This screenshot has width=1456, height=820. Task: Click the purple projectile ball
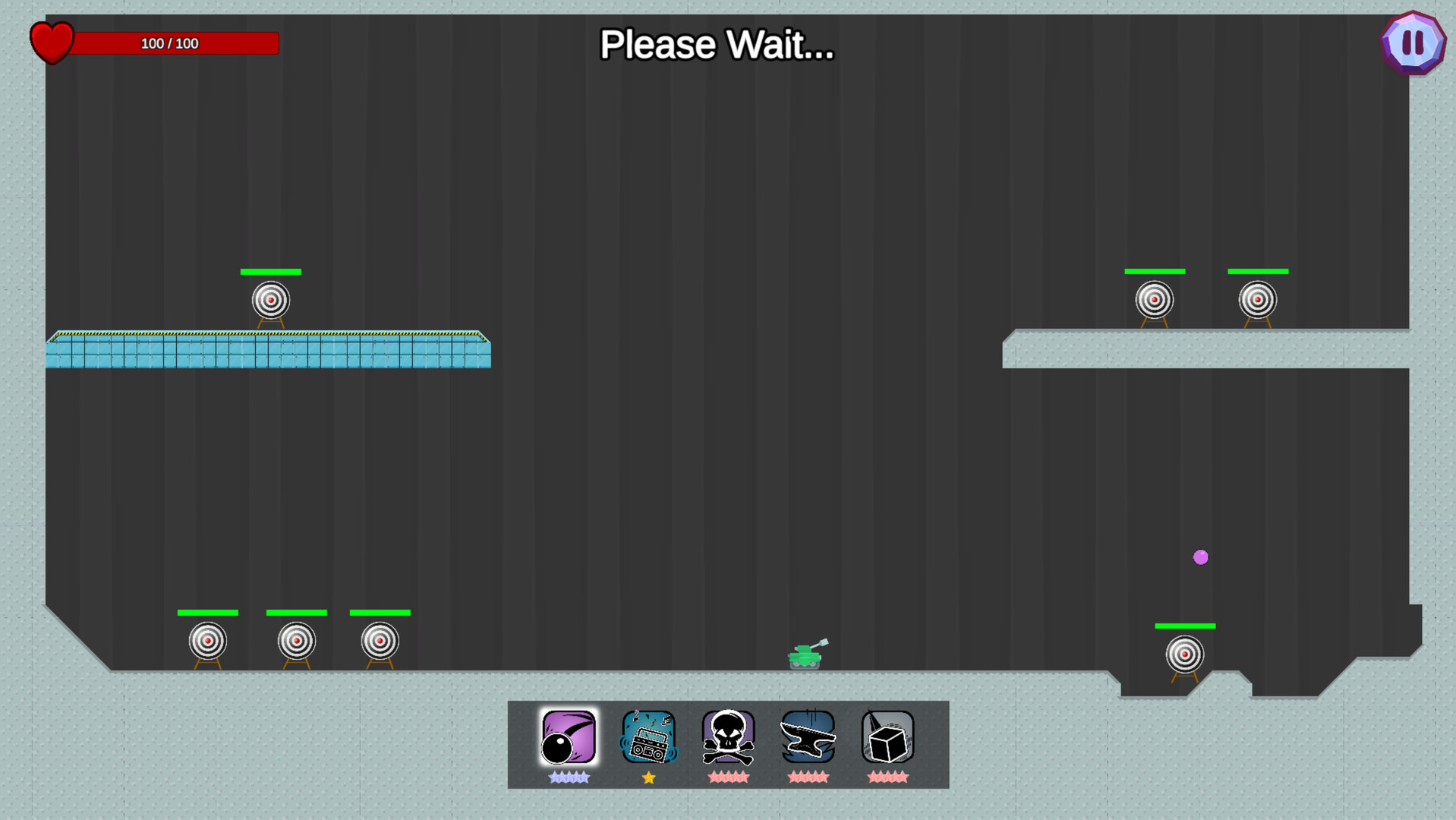click(1200, 557)
